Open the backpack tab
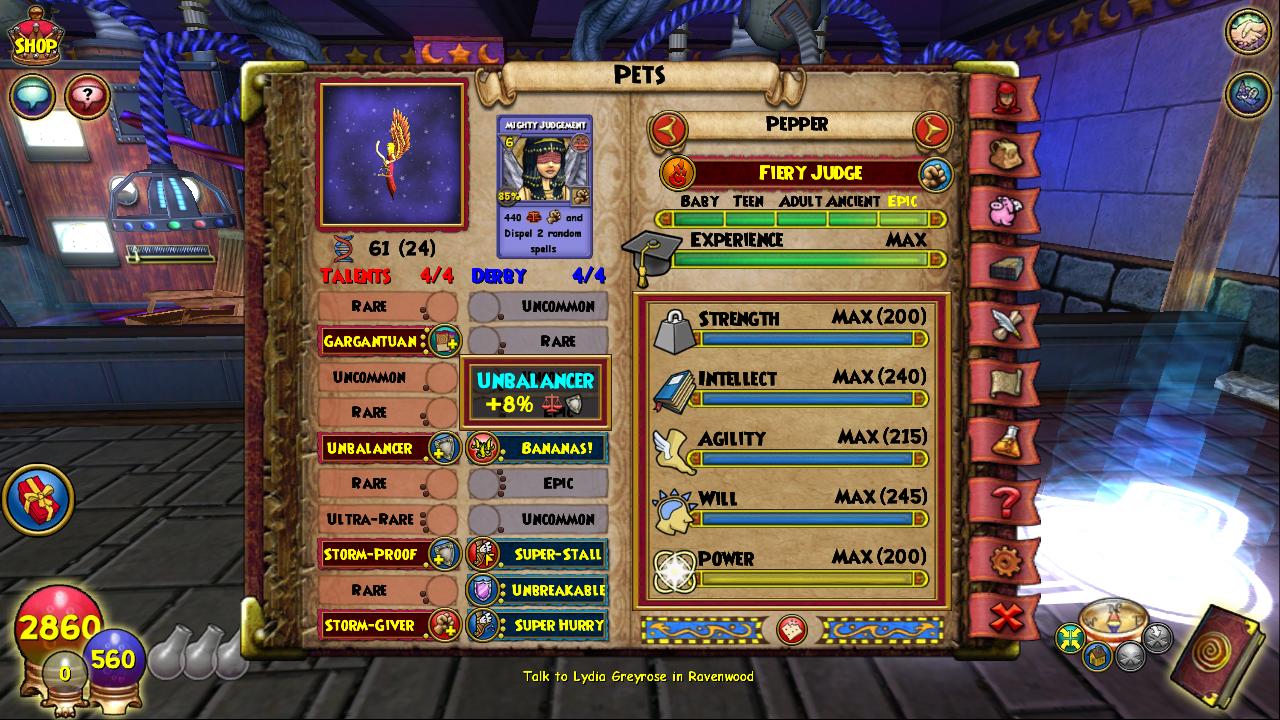Screen dimensions: 1280x720 click(x=1004, y=153)
